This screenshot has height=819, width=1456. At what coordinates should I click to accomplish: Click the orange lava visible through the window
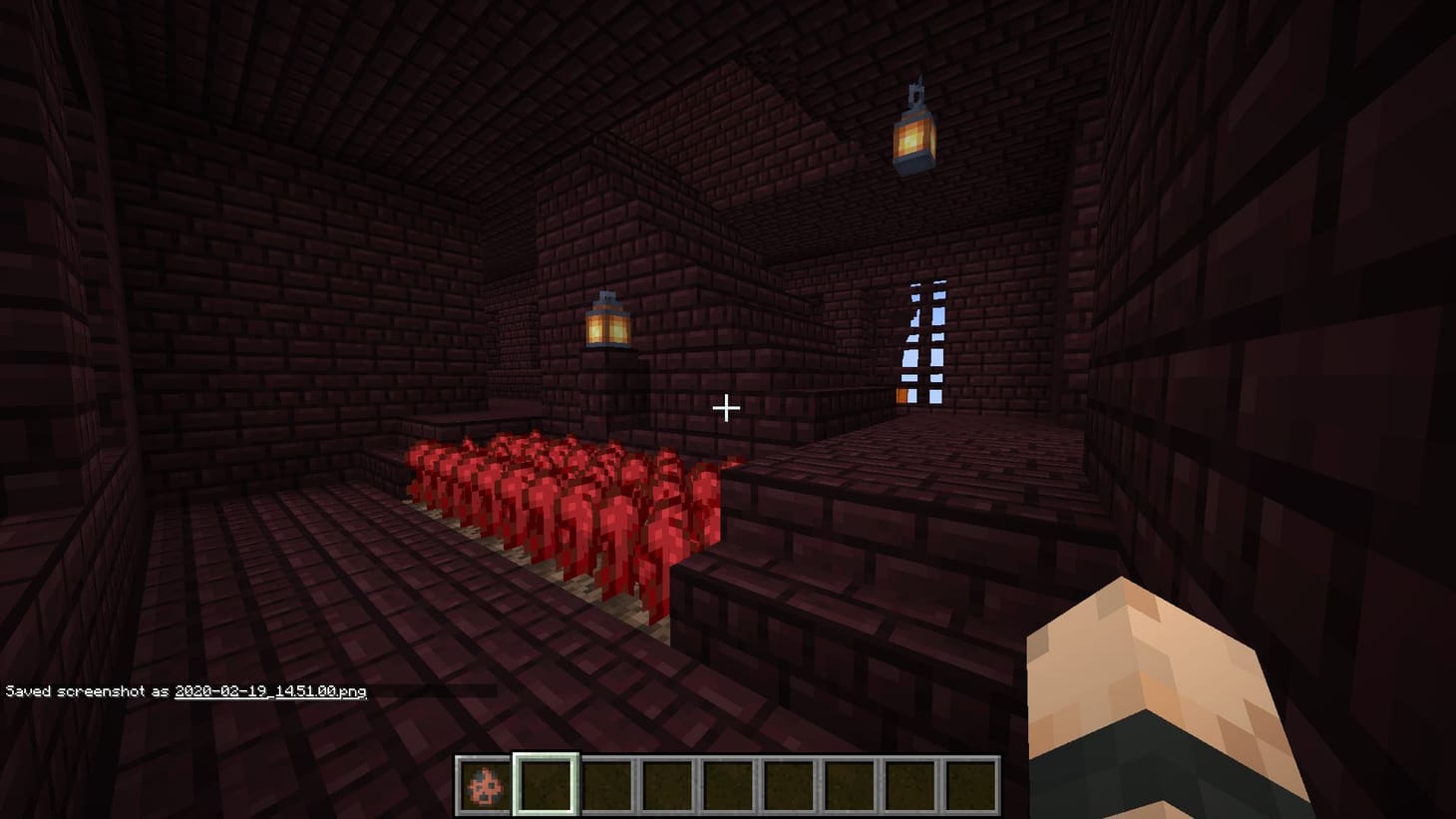tap(903, 396)
